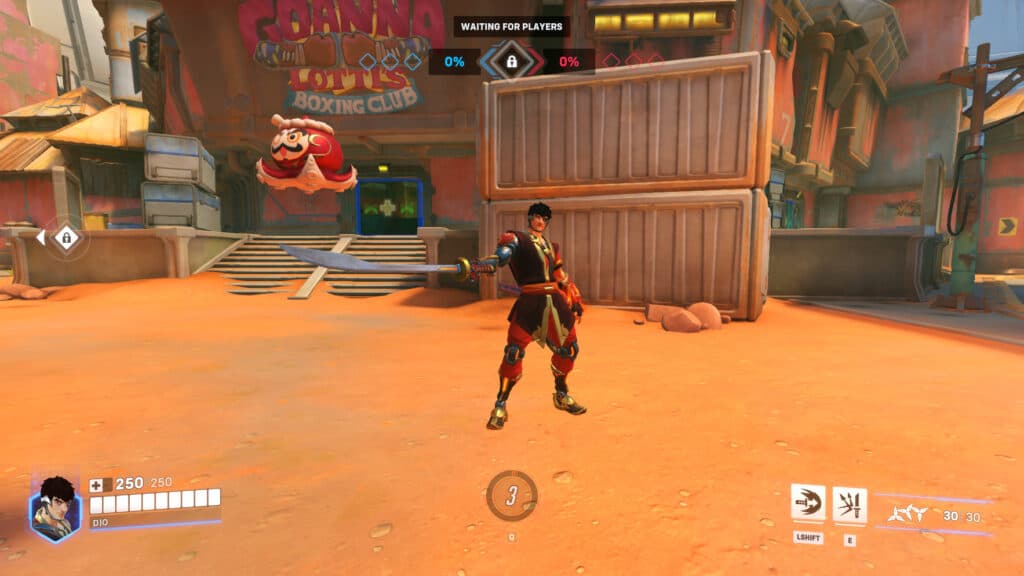Click the ultimate charge meter
Screen dimensions: 1024x576
click(x=511, y=496)
